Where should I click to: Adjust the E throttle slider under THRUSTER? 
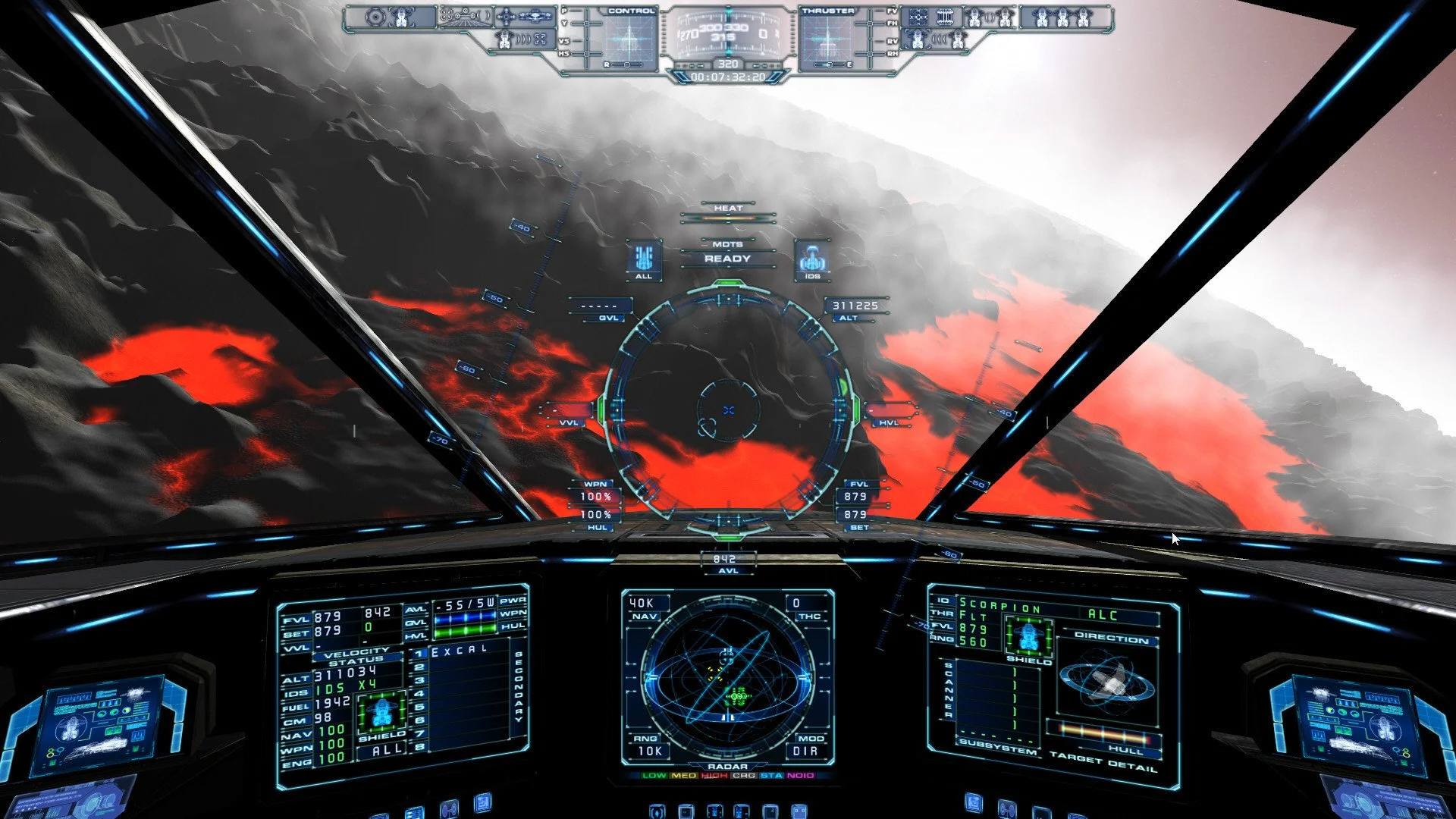831,64
